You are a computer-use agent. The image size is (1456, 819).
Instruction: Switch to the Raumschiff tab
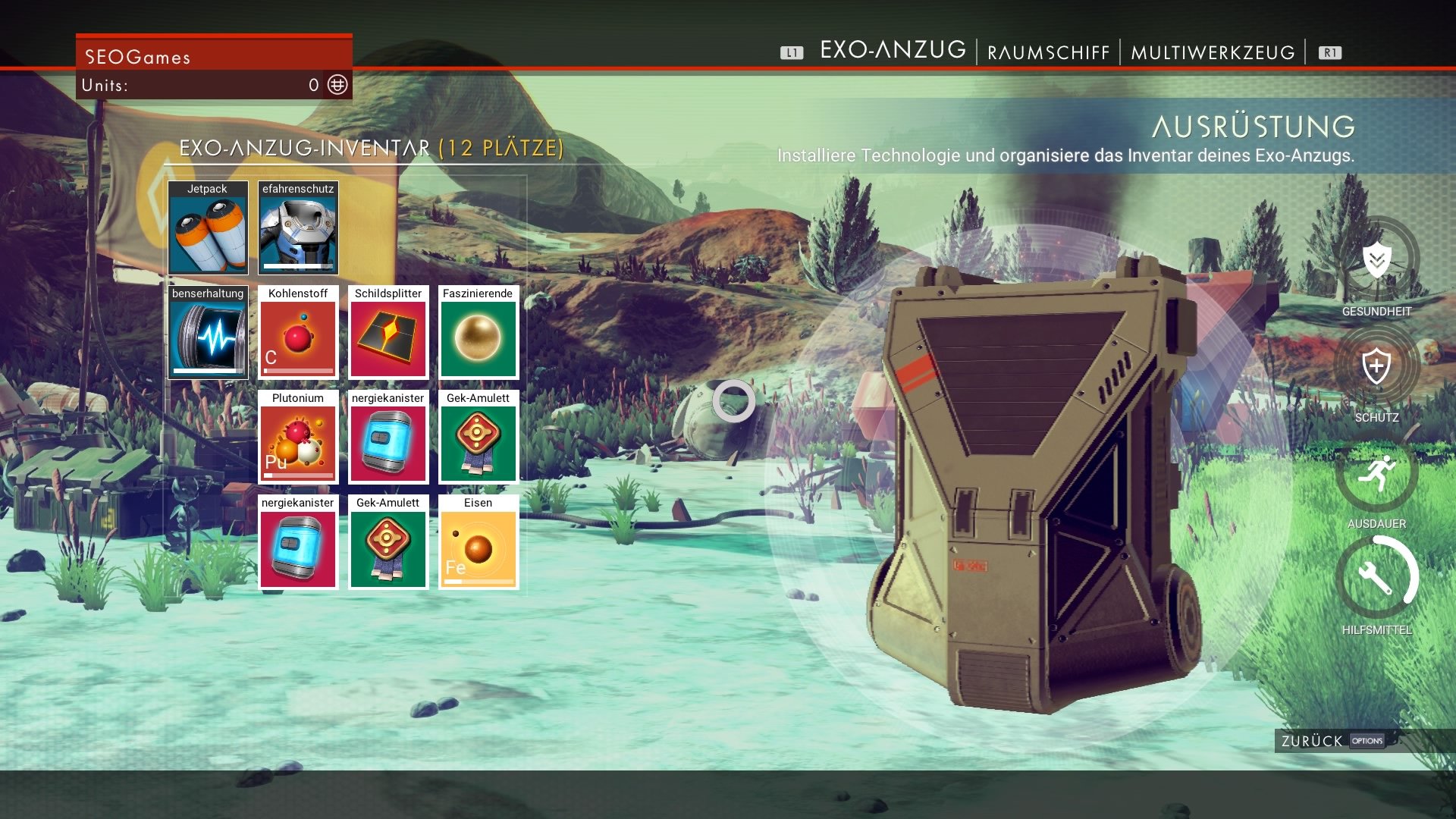pos(1048,52)
